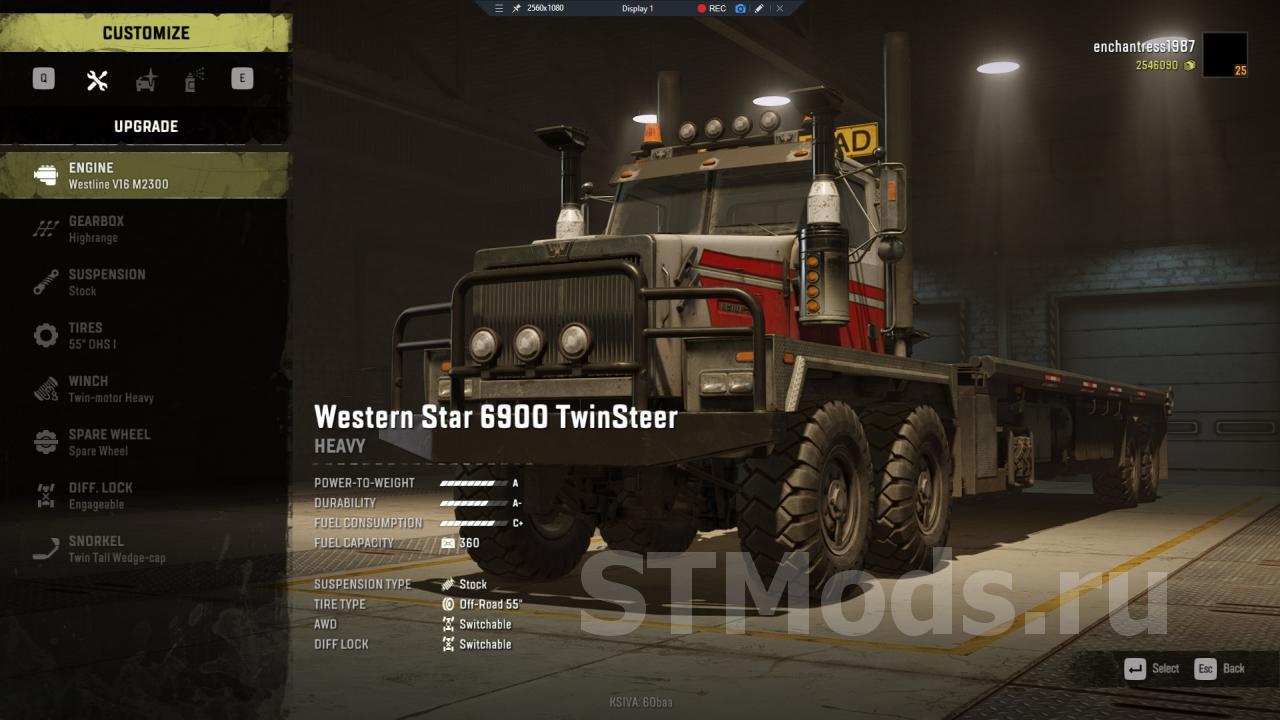The height and width of the screenshot is (720, 1280).
Task: Open the Spare Wheel options
Action: 145,442
